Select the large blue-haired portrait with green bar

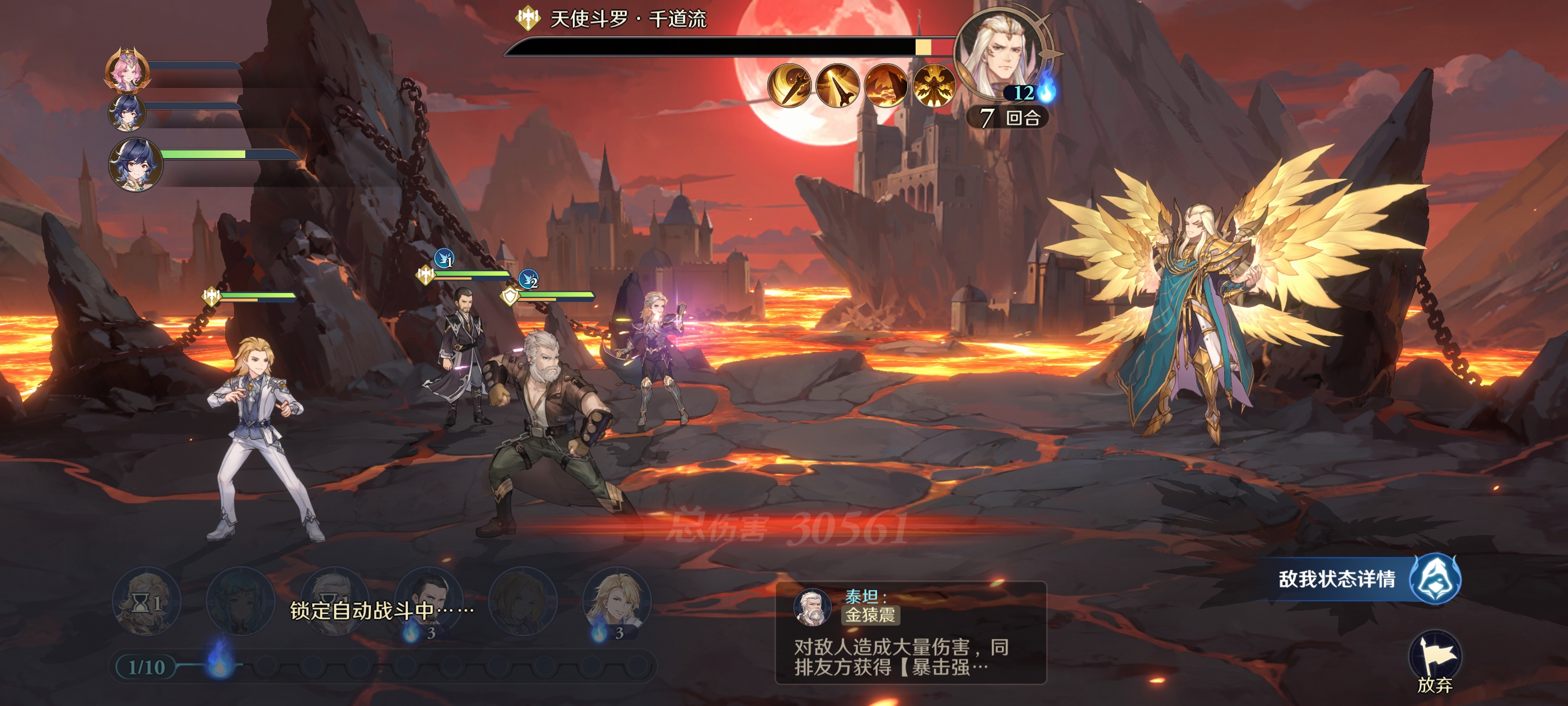[135, 164]
